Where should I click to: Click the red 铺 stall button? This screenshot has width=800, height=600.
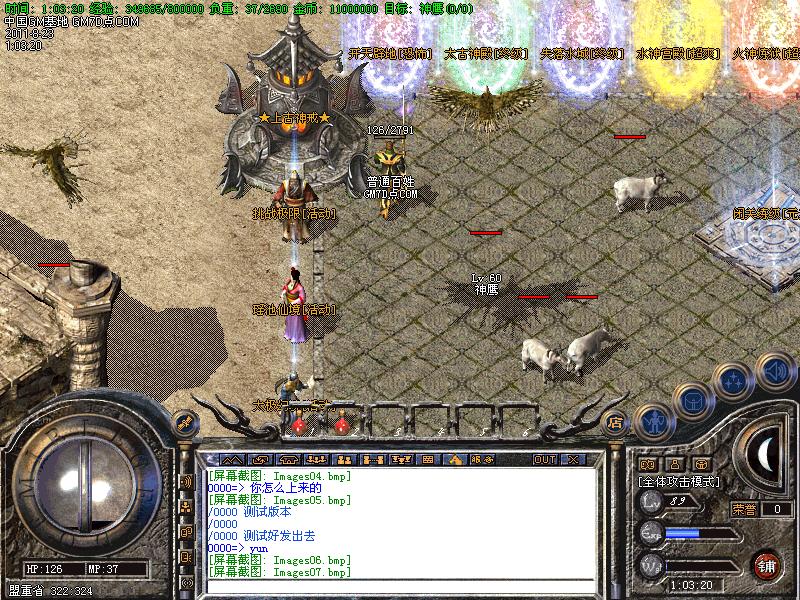[767, 564]
